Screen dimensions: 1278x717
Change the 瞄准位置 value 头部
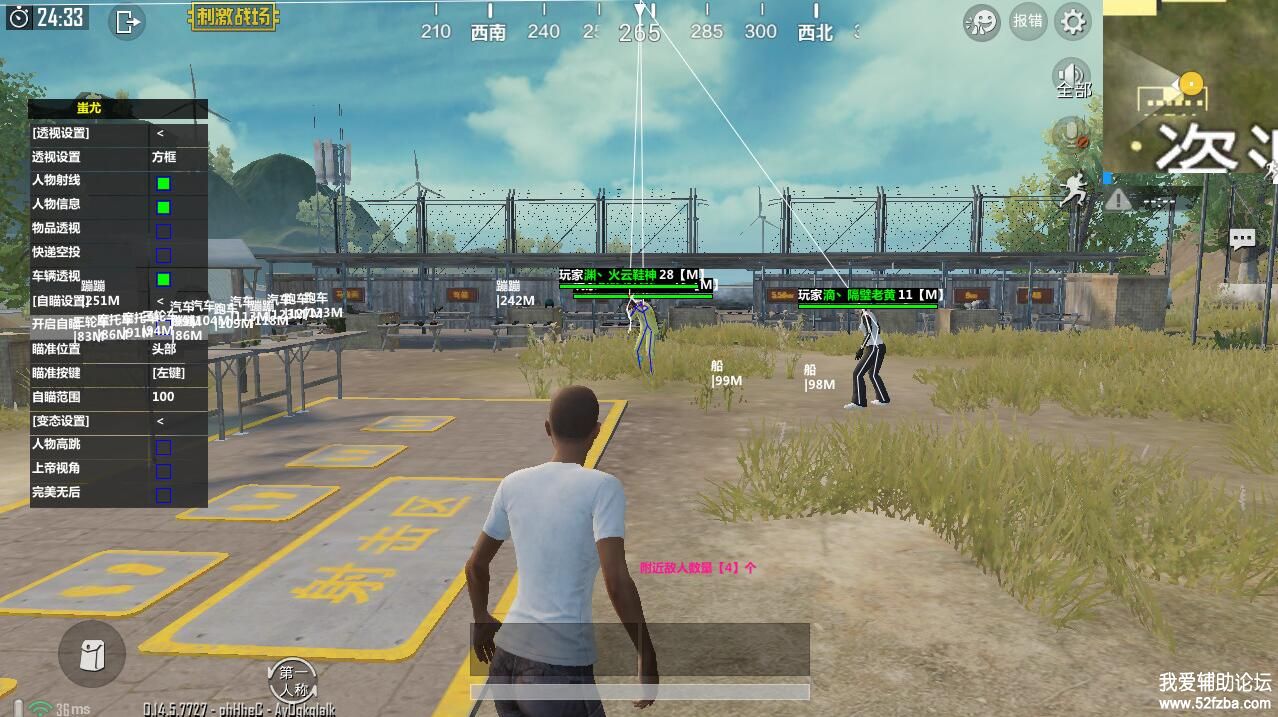tap(164, 349)
